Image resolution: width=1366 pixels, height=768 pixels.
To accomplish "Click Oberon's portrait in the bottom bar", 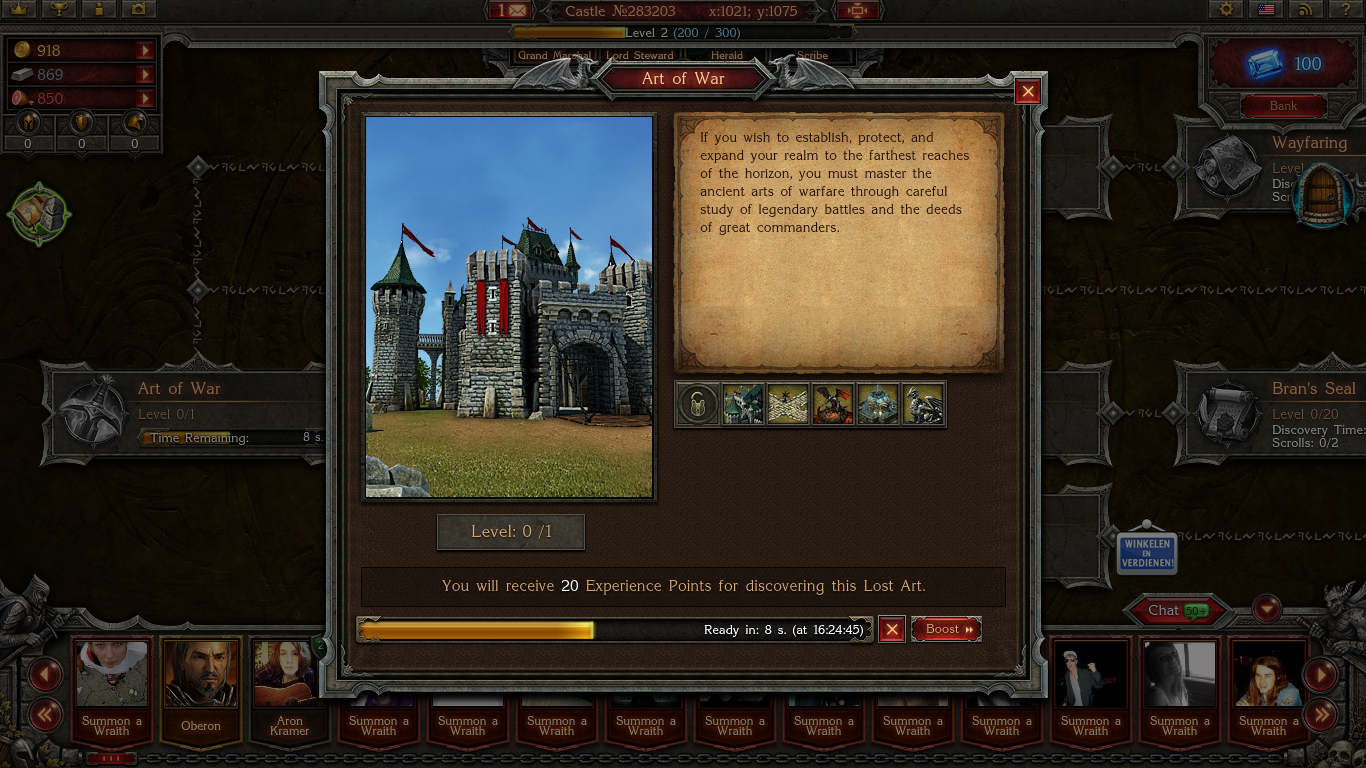I will click(x=200, y=673).
